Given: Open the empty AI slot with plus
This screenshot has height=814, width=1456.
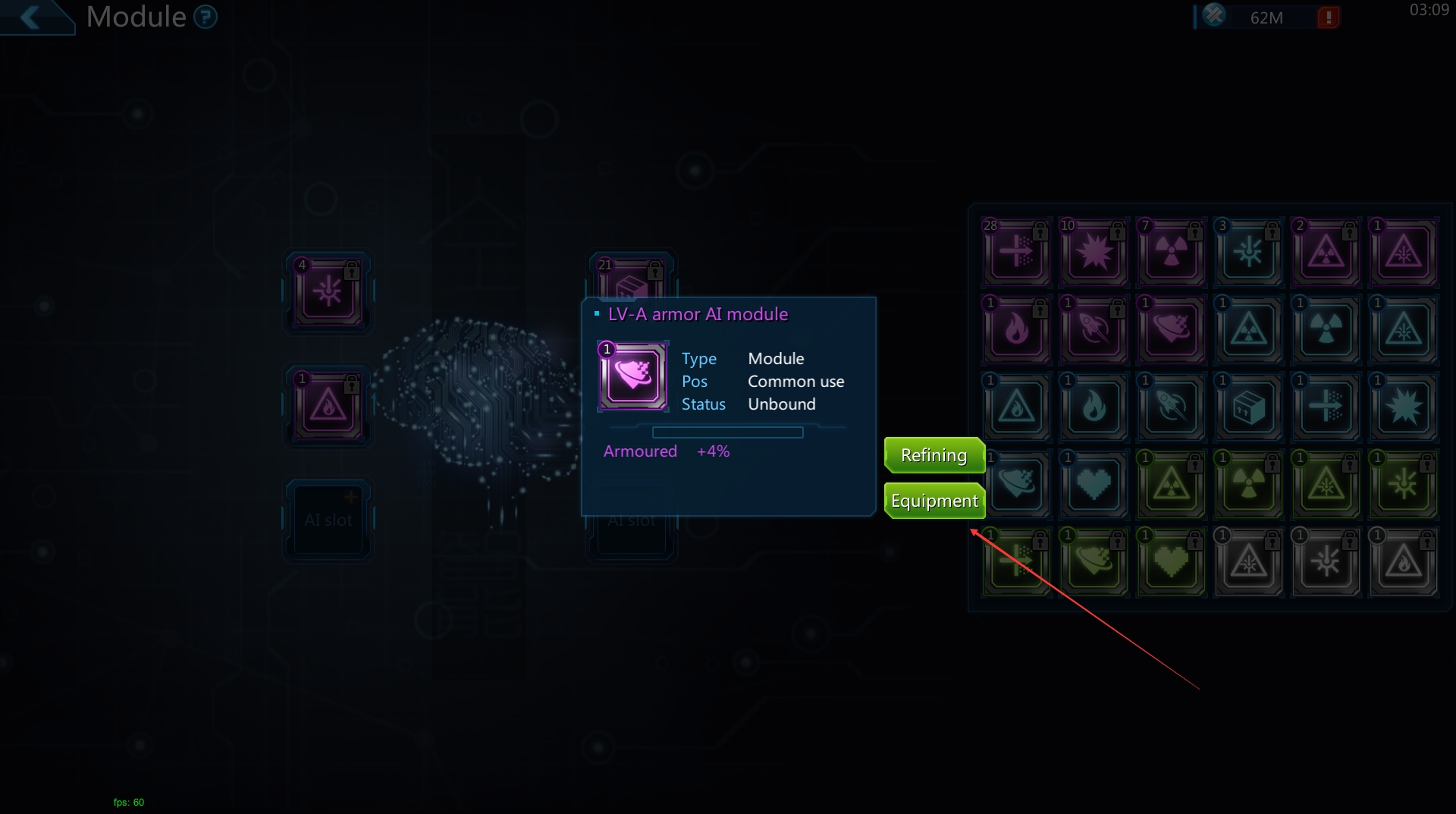Looking at the screenshot, I should coord(328,520).
